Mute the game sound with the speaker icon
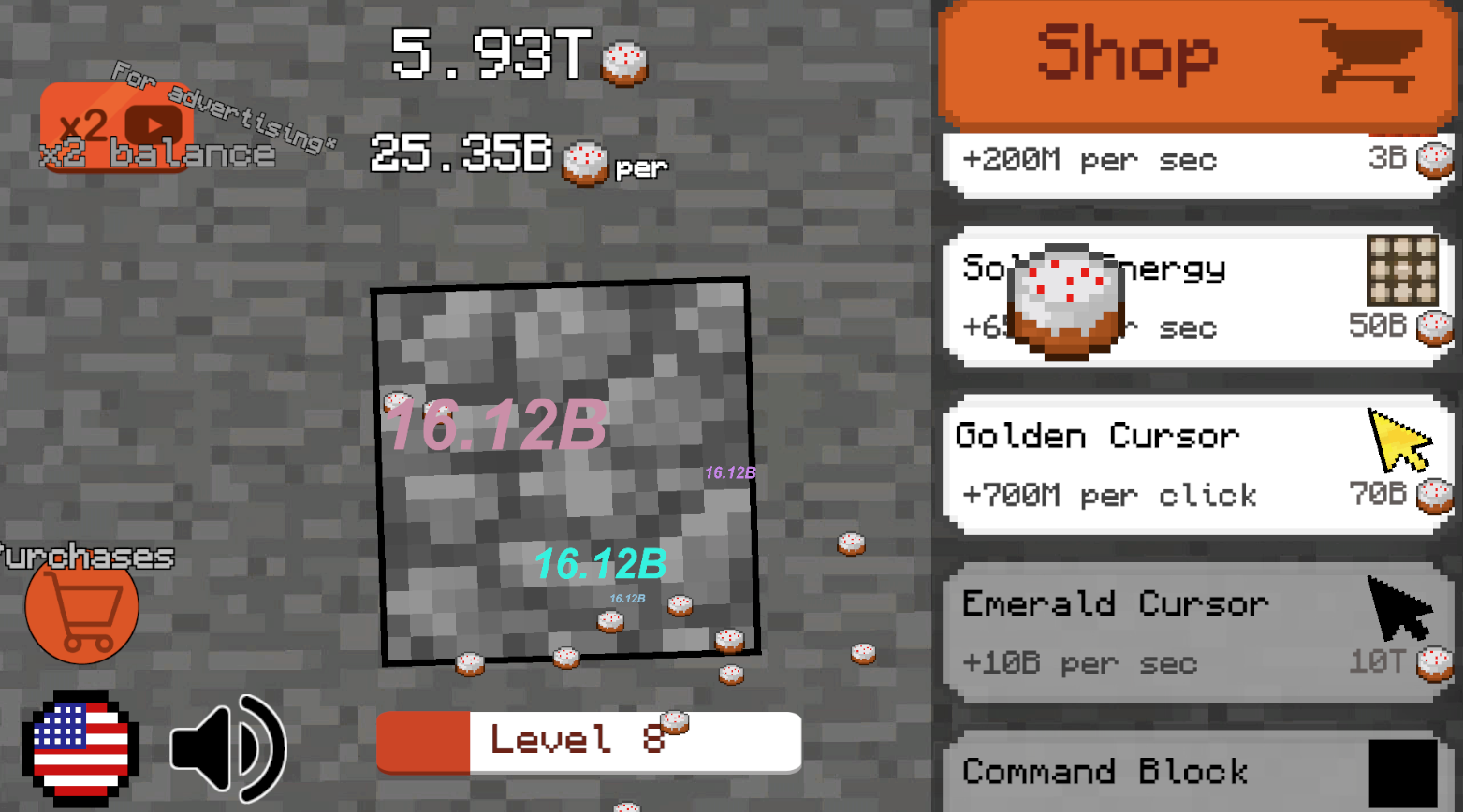1463x812 pixels. point(228,748)
